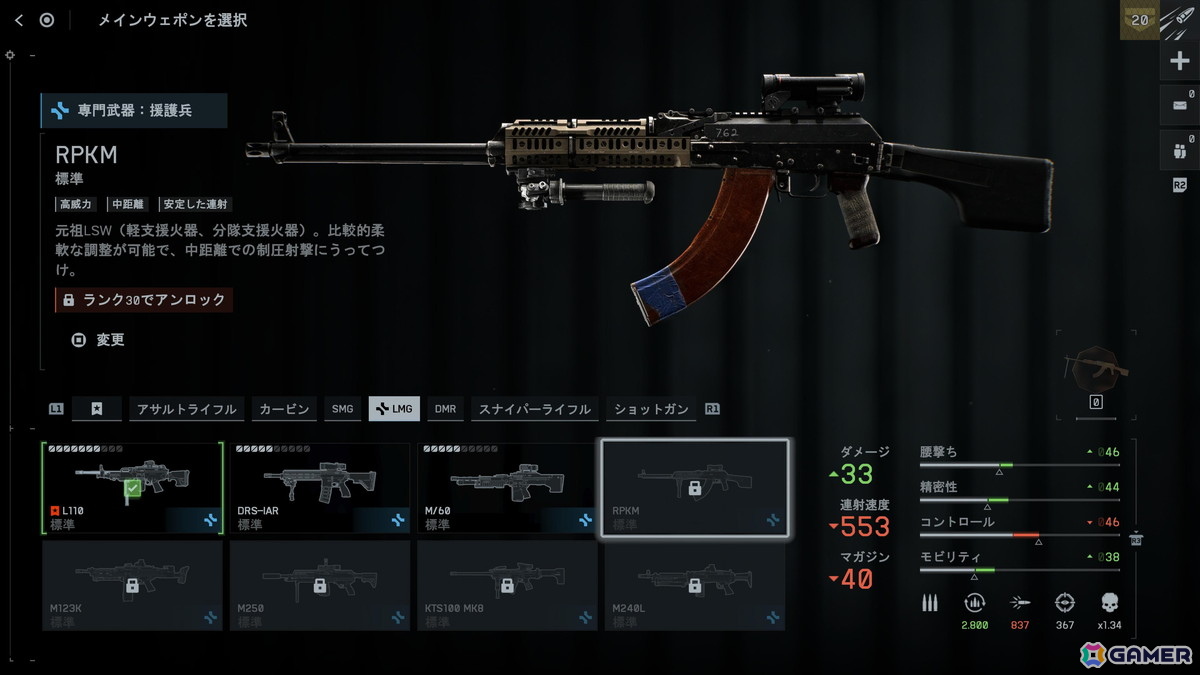Choose the locked KTS100 MK8 tile
Viewport: 1200px width, 675px height.
tap(507, 585)
